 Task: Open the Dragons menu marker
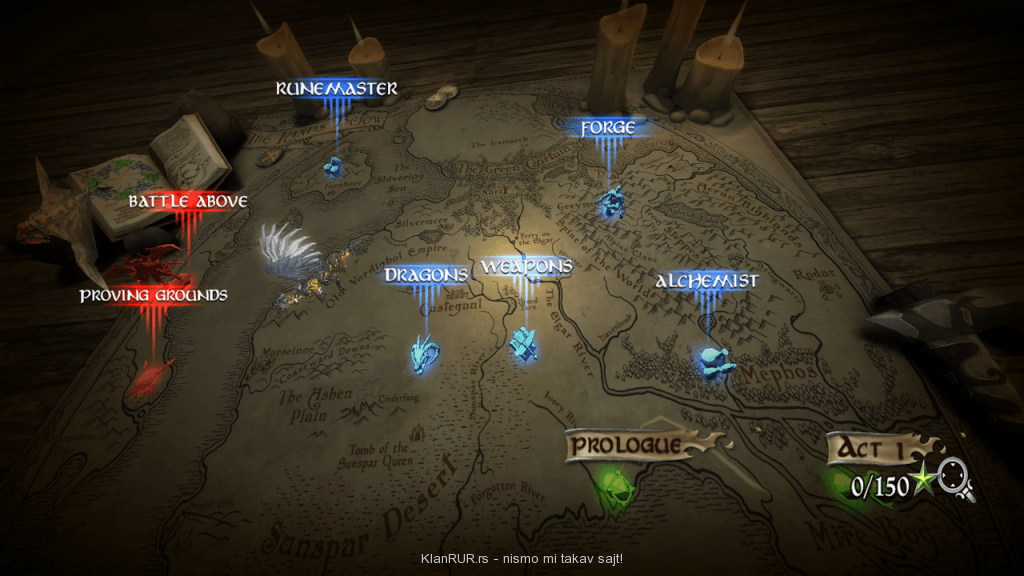click(x=427, y=275)
